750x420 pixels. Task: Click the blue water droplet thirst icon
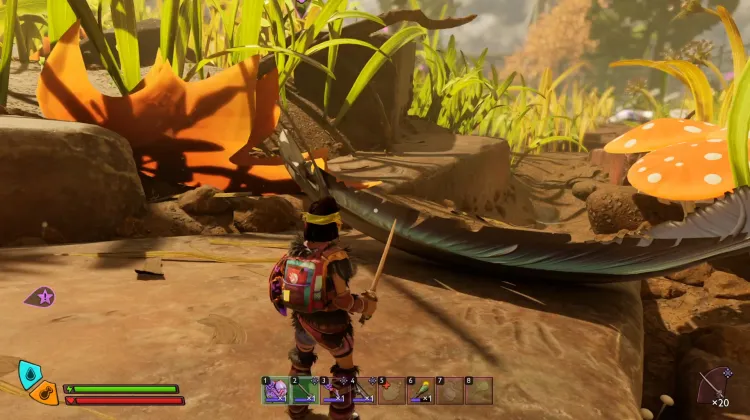click(x=30, y=374)
